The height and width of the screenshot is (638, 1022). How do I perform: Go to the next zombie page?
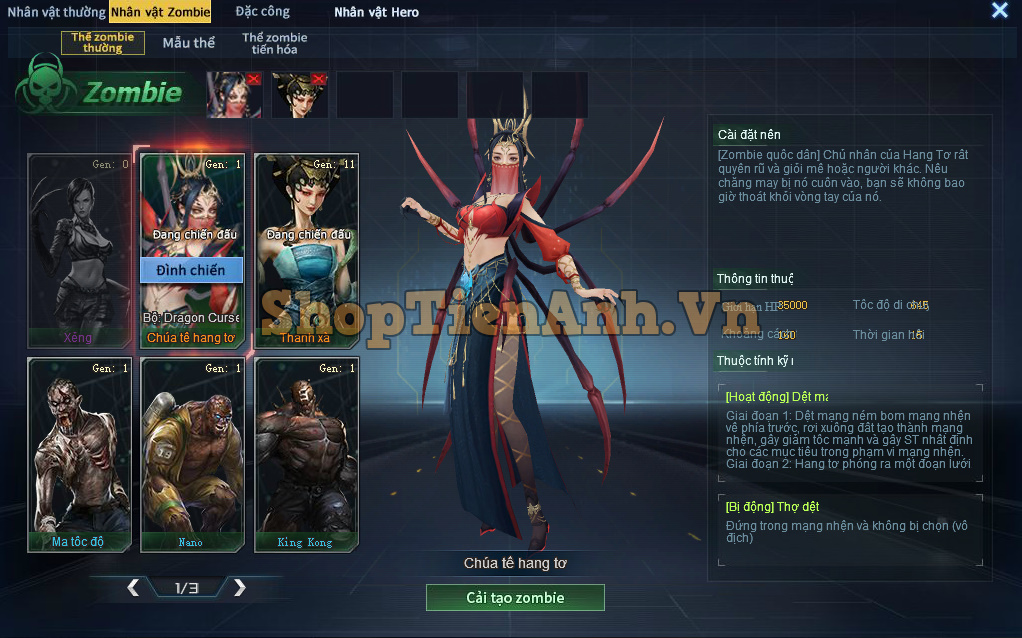click(239, 588)
